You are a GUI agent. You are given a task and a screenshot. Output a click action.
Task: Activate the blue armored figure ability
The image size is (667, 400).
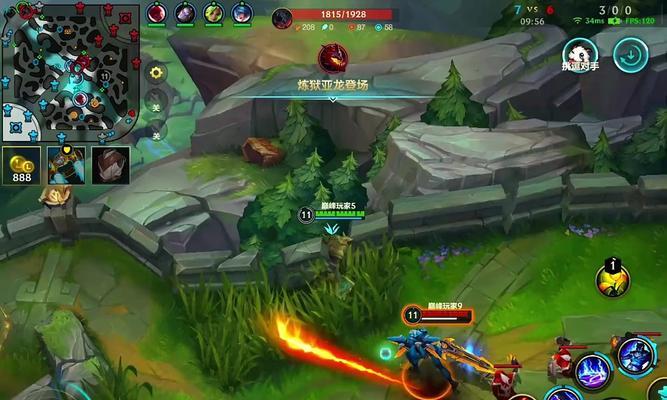pos(635,355)
